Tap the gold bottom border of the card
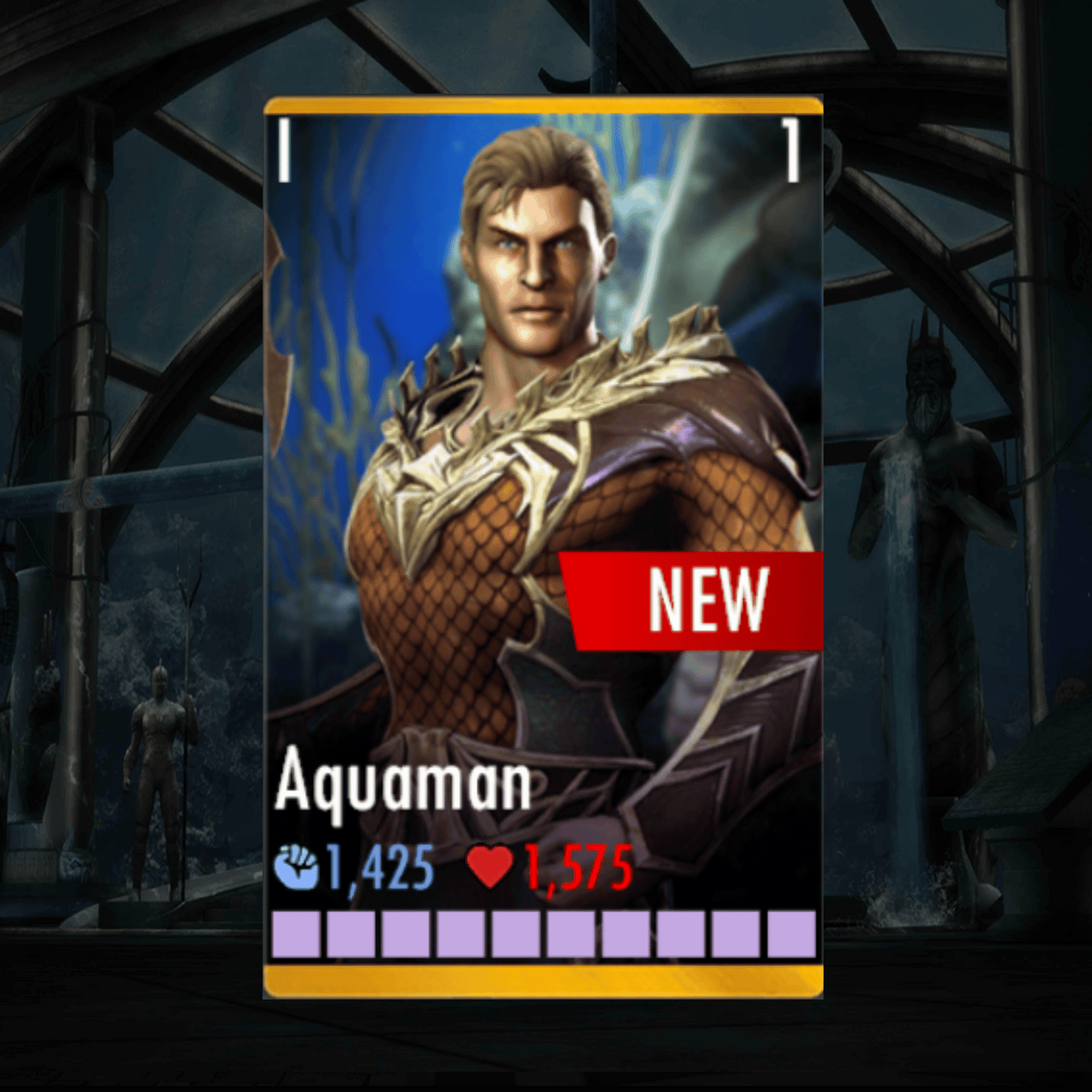Image resolution: width=1092 pixels, height=1092 pixels. point(544,979)
